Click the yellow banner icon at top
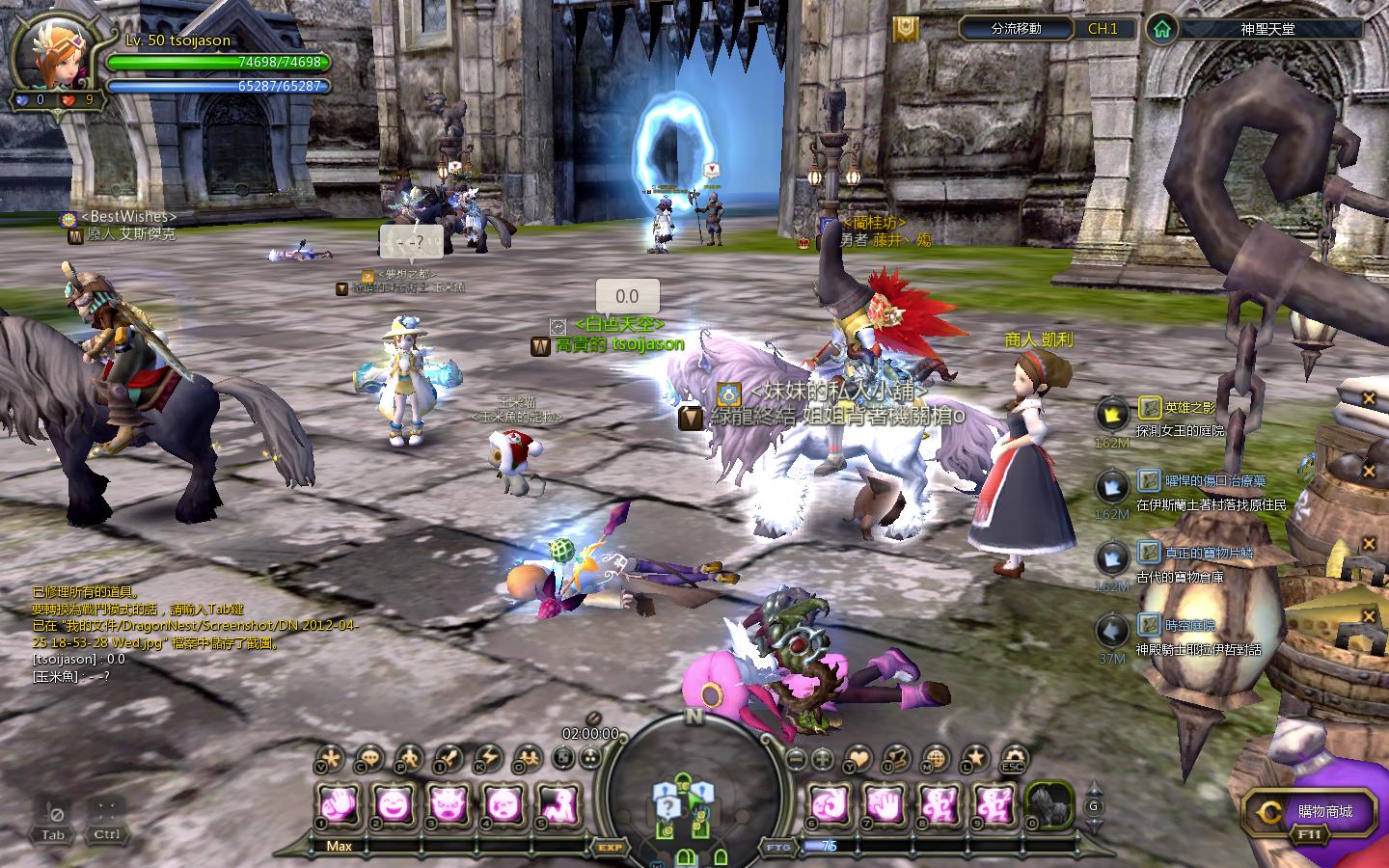 [x=905, y=29]
